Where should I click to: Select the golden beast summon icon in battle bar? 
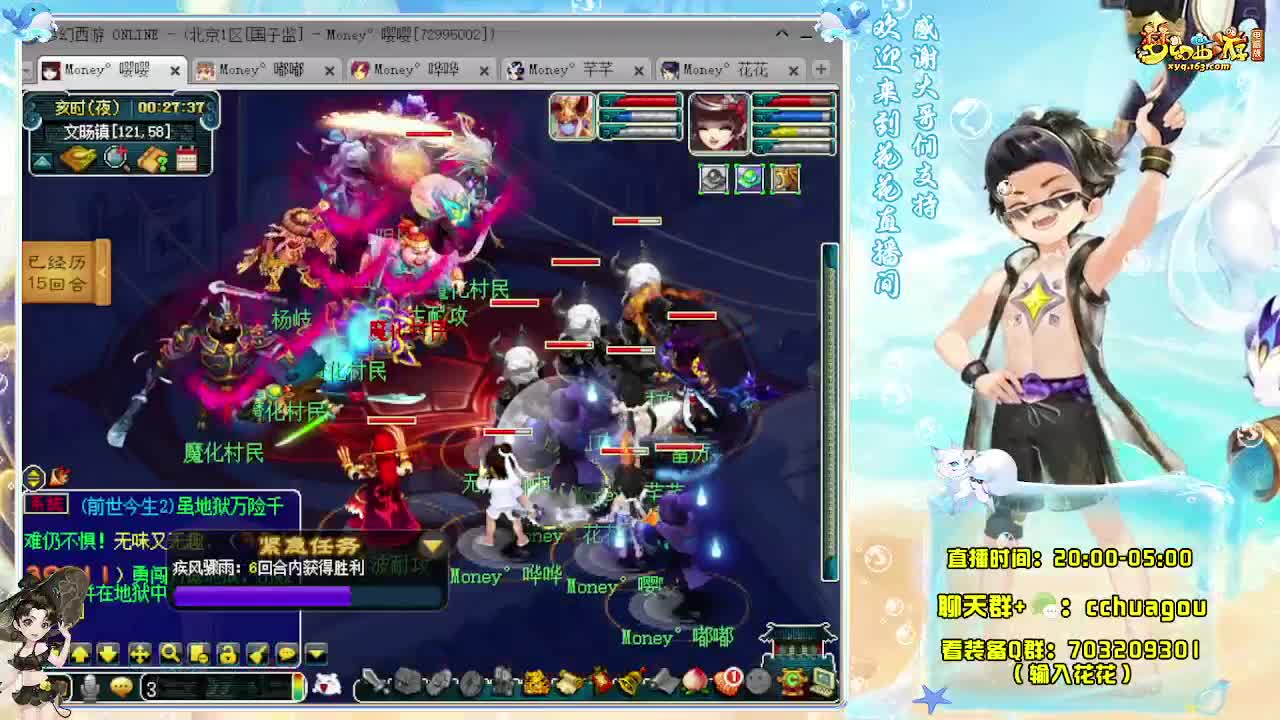[x=533, y=679]
